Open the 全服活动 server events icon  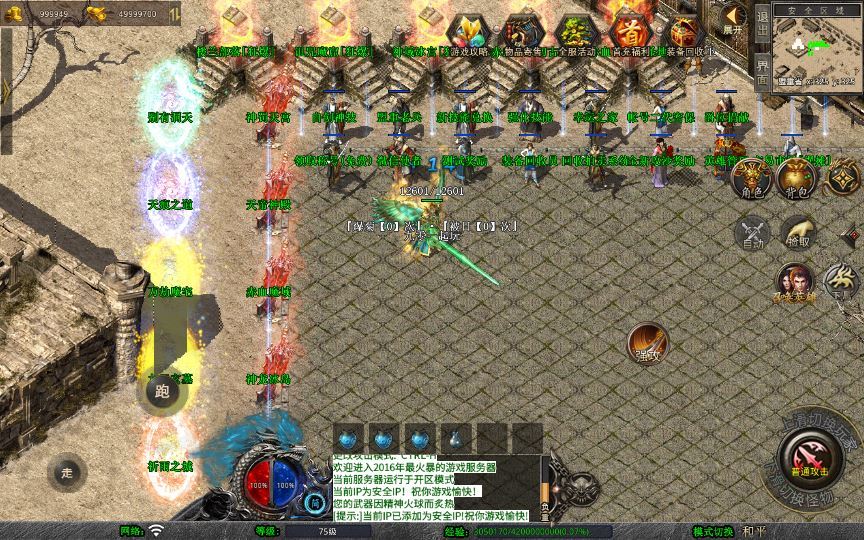pos(575,33)
